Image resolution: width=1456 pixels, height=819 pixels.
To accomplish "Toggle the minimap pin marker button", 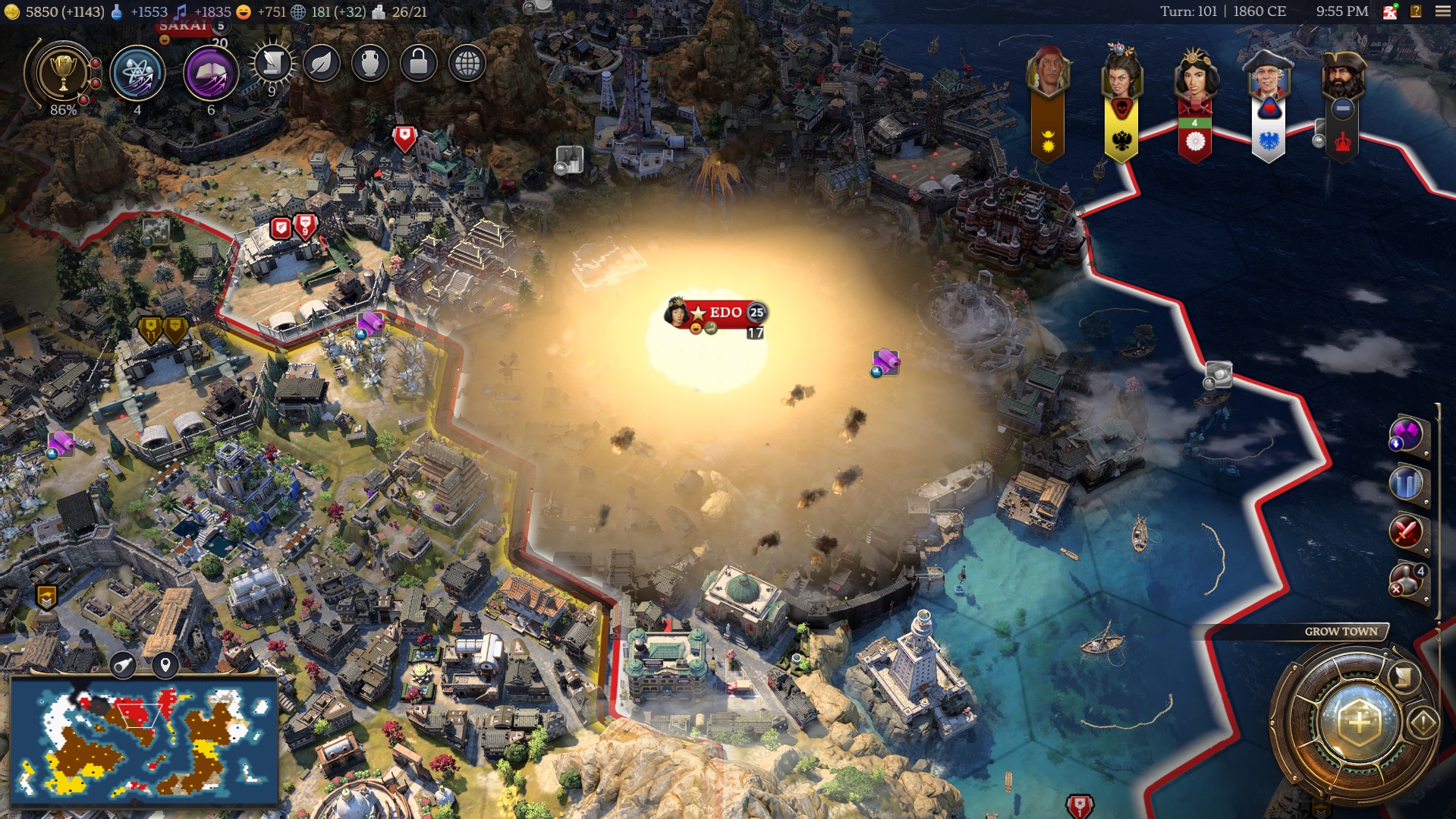I will [165, 666].
